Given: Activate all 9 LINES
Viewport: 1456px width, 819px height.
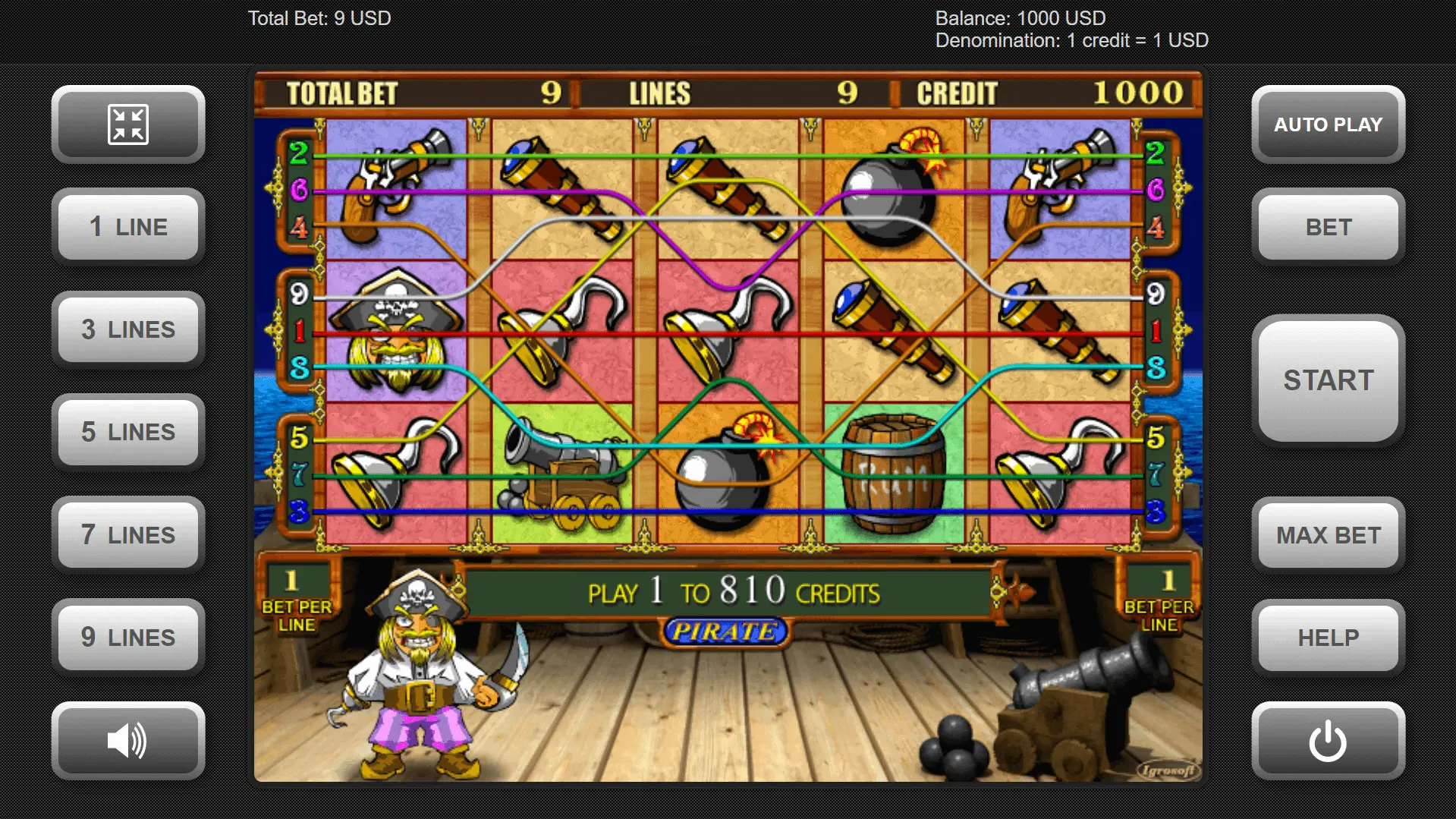Looking at the screenshot, I should pyautogui.click(x=128, y=638).
